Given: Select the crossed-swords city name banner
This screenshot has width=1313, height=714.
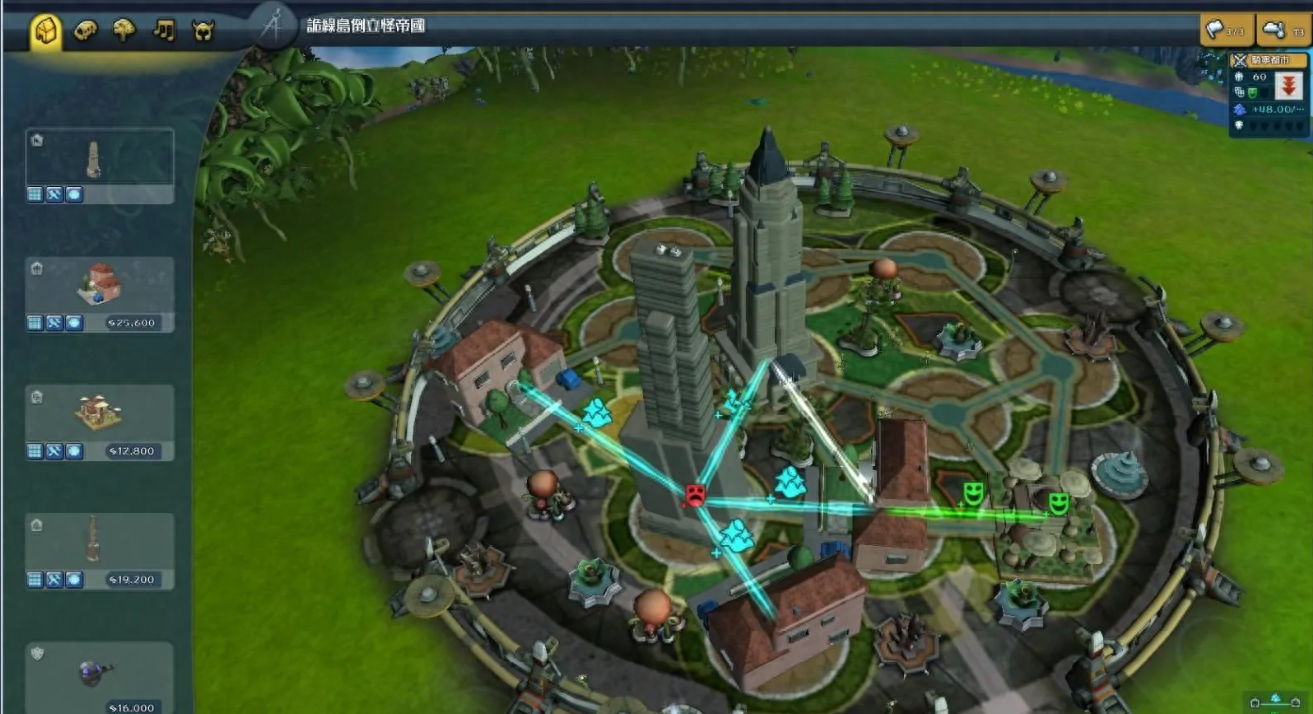Looking at the screenshot, I should click(1268, 60).
